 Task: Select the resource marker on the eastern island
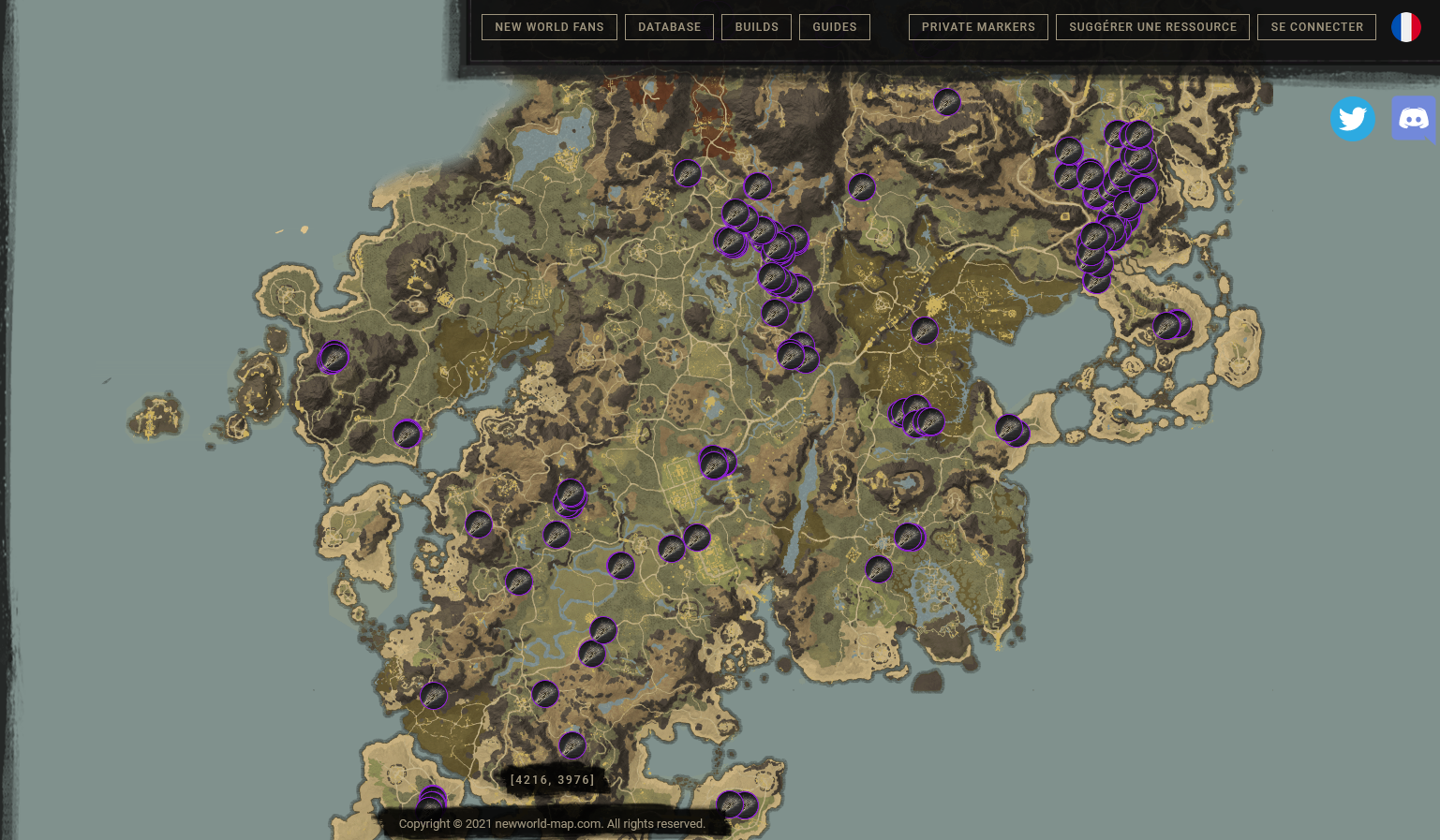click(1171, 326)
